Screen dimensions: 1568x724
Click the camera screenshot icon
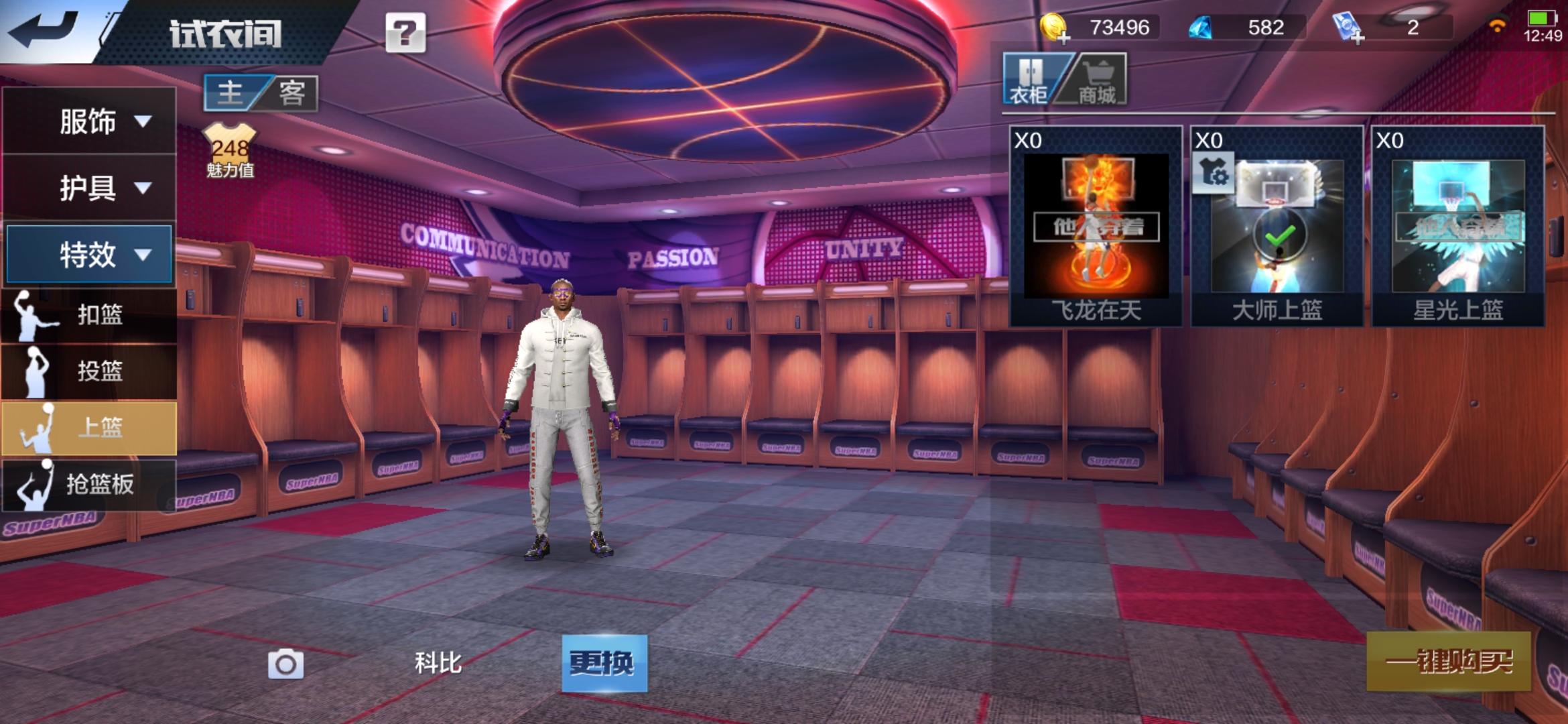(x=285, y=664)
